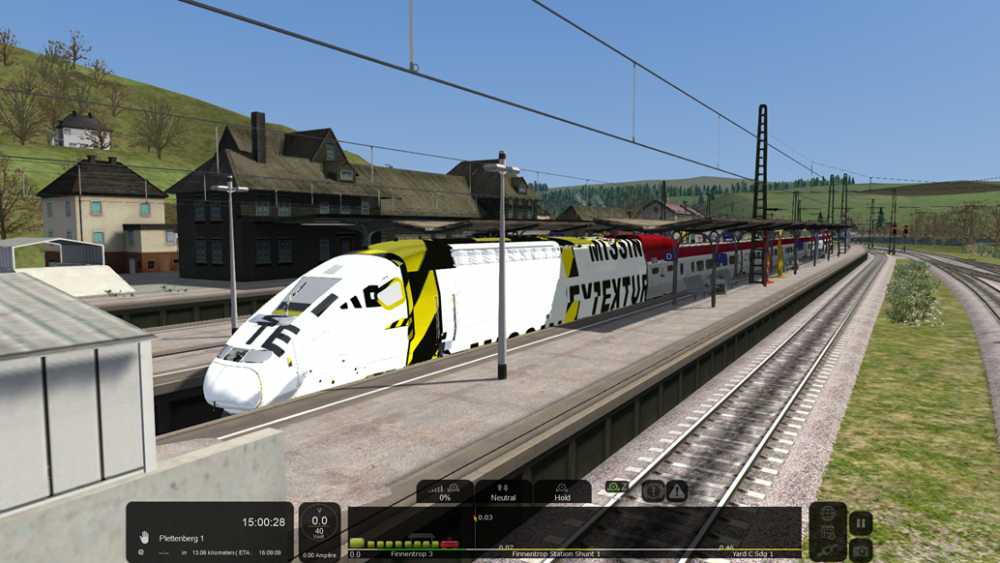Click the triangle warning button
This screenshot has height=563, width=1000.
click(677, 491)
